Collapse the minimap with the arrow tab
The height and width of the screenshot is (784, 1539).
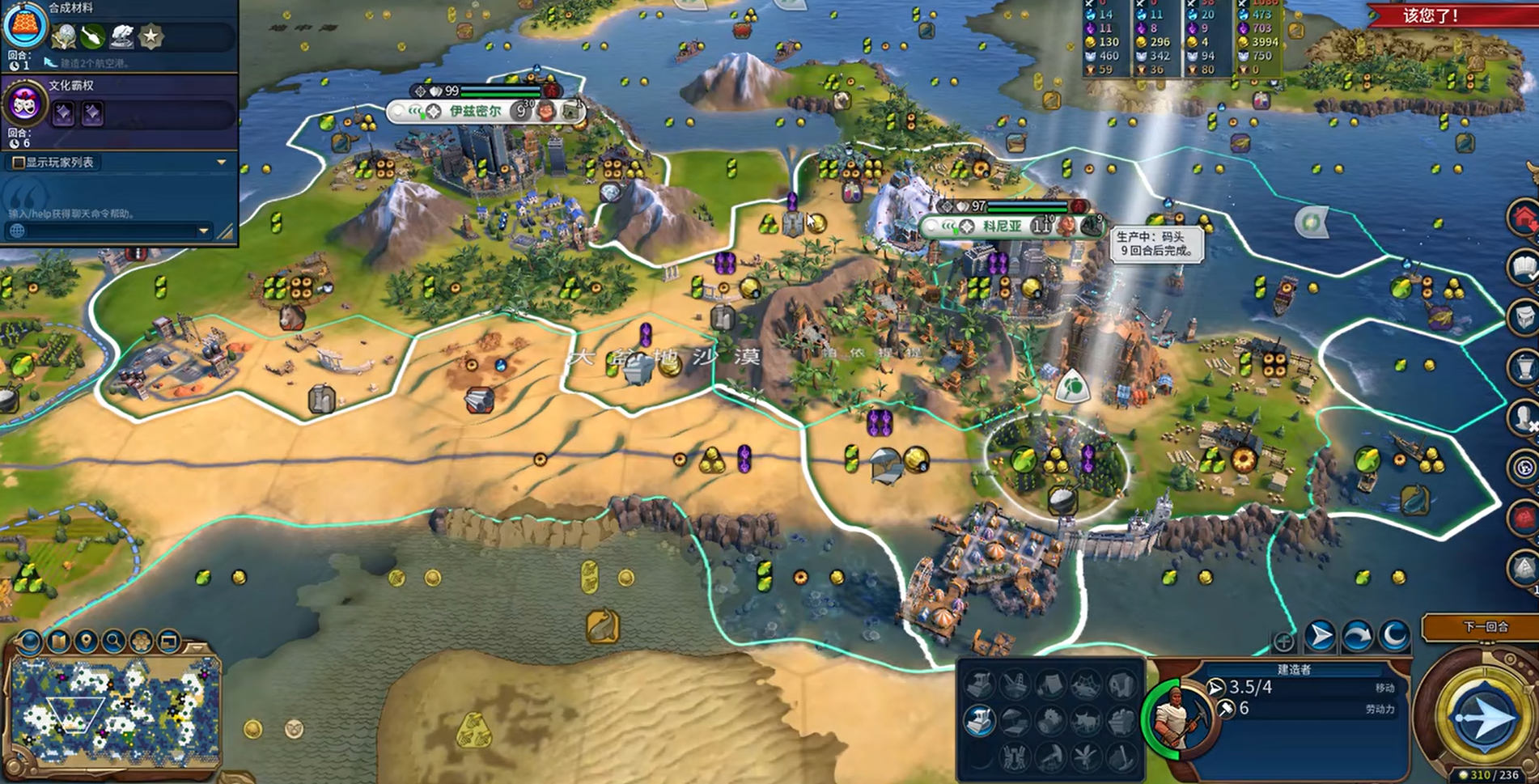(197, 646)
